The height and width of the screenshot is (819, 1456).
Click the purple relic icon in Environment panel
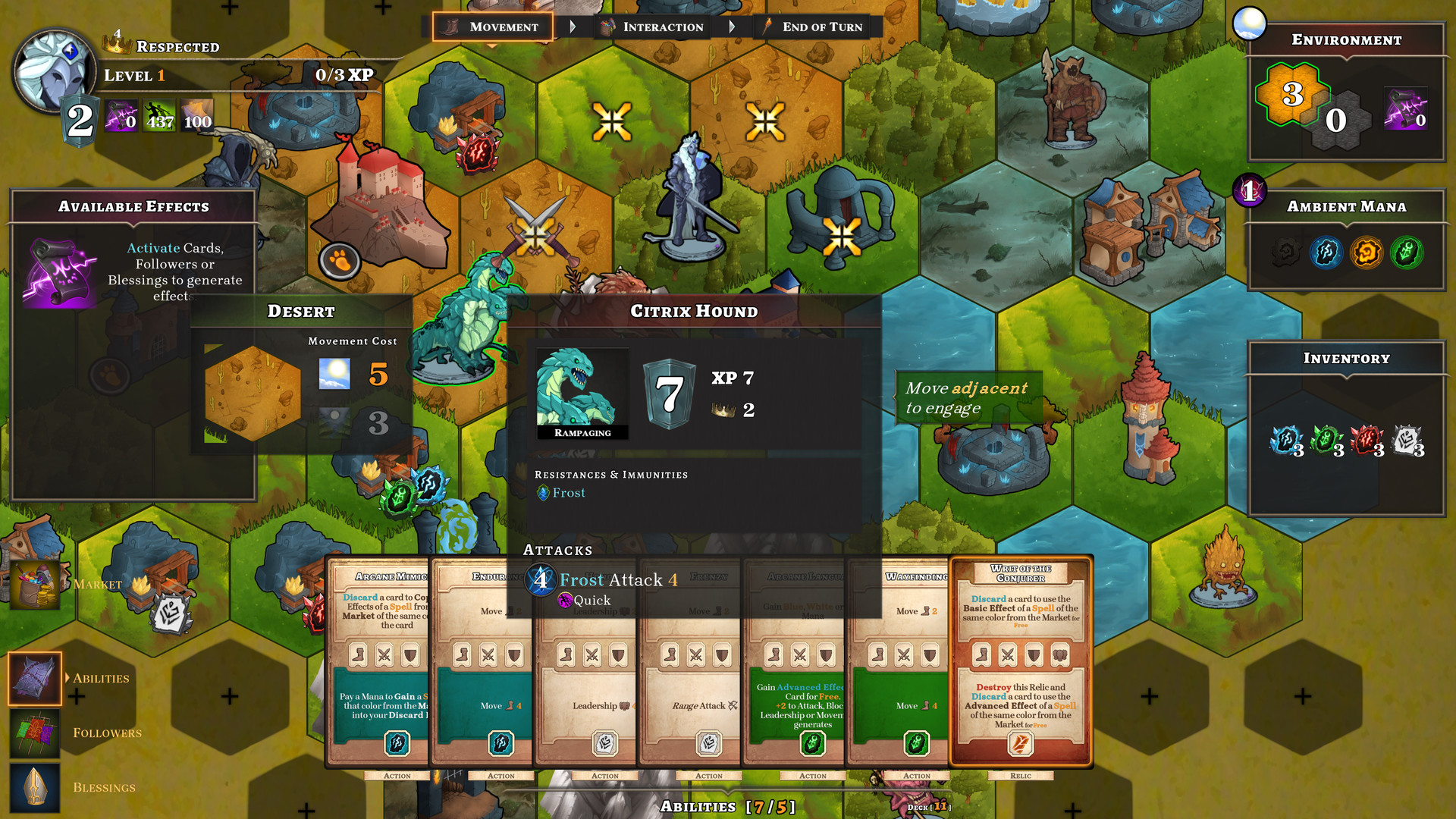[1407, 106]
